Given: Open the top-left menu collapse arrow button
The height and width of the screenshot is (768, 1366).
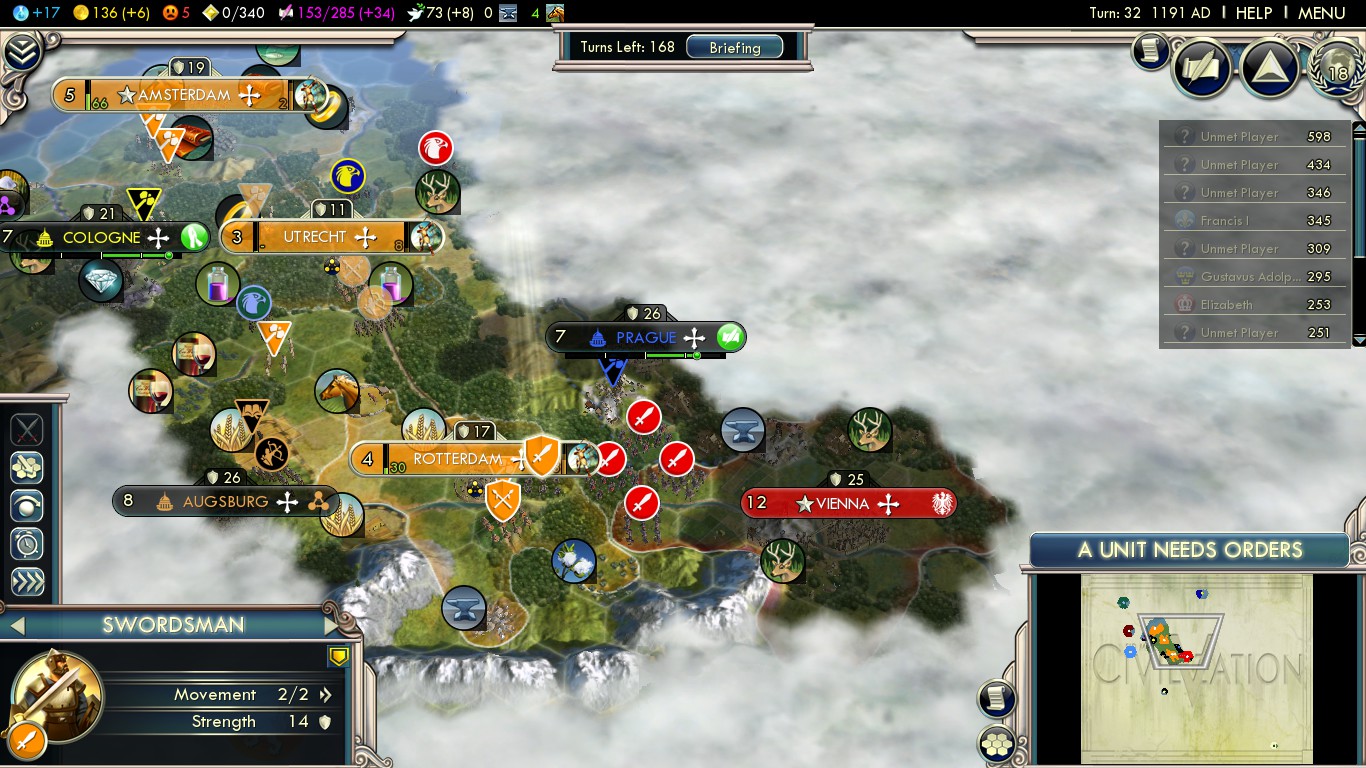Looking at the screenshot, I should tap(21, 52).
